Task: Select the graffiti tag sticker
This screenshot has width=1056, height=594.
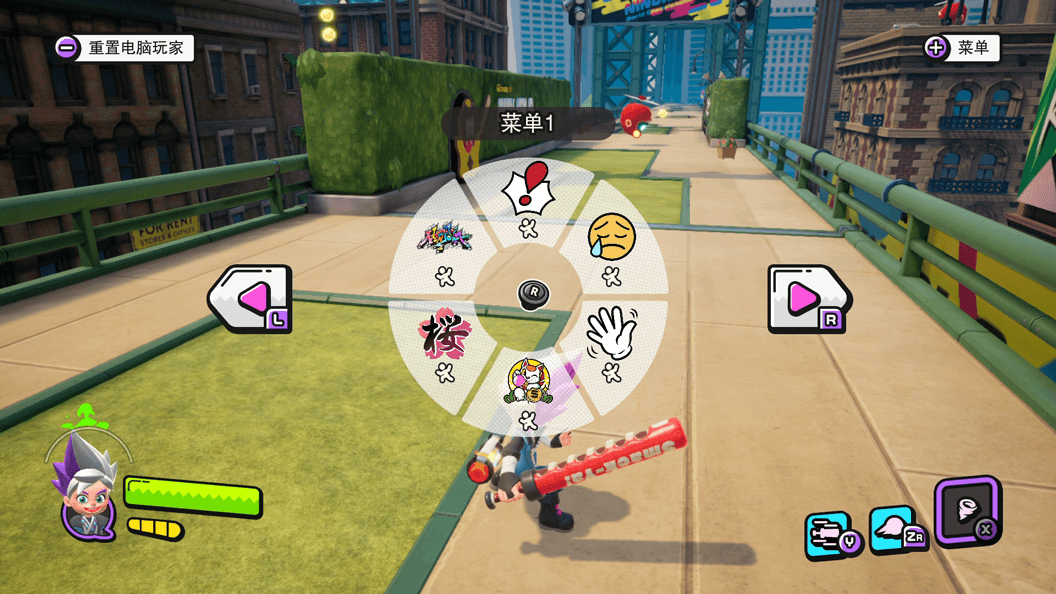Action: pyautogui.click(x=444, y=238)
